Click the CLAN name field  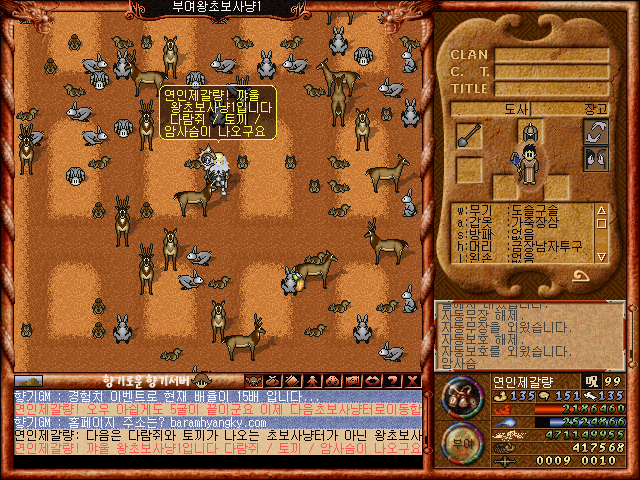[551, 55]
